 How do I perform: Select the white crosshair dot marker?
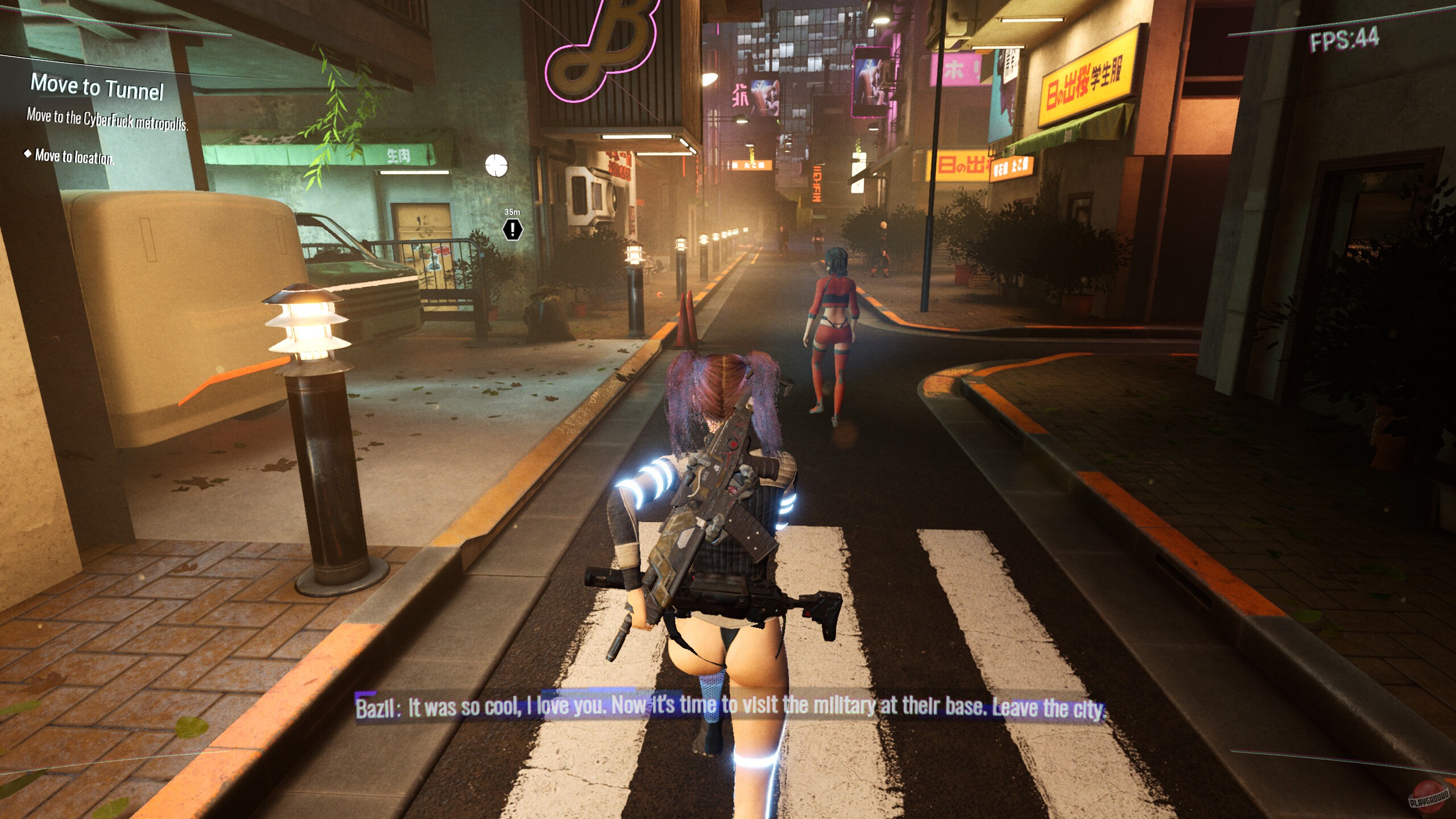coord(497,164)
